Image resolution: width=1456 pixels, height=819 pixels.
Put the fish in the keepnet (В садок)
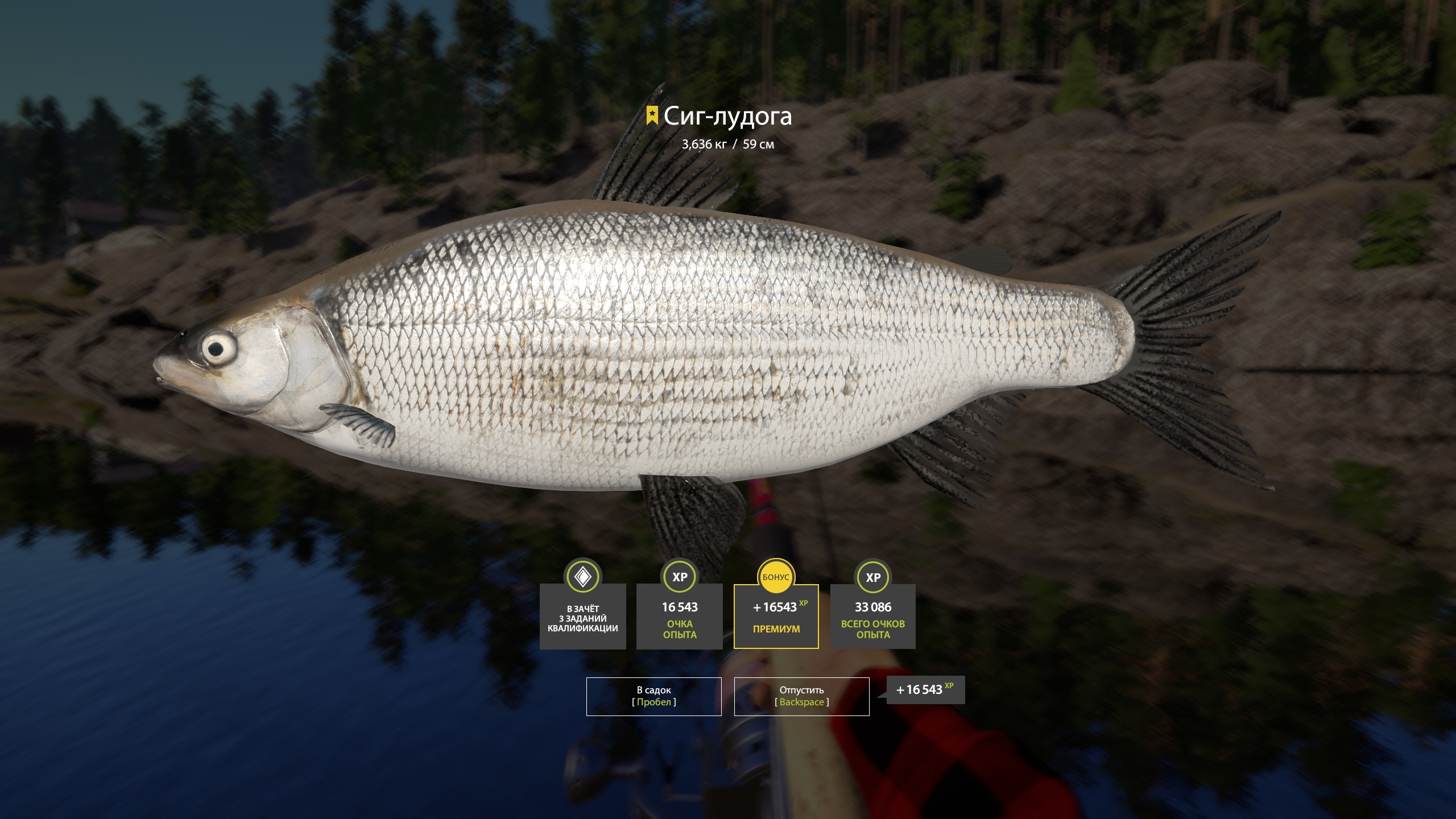(653, 696)
